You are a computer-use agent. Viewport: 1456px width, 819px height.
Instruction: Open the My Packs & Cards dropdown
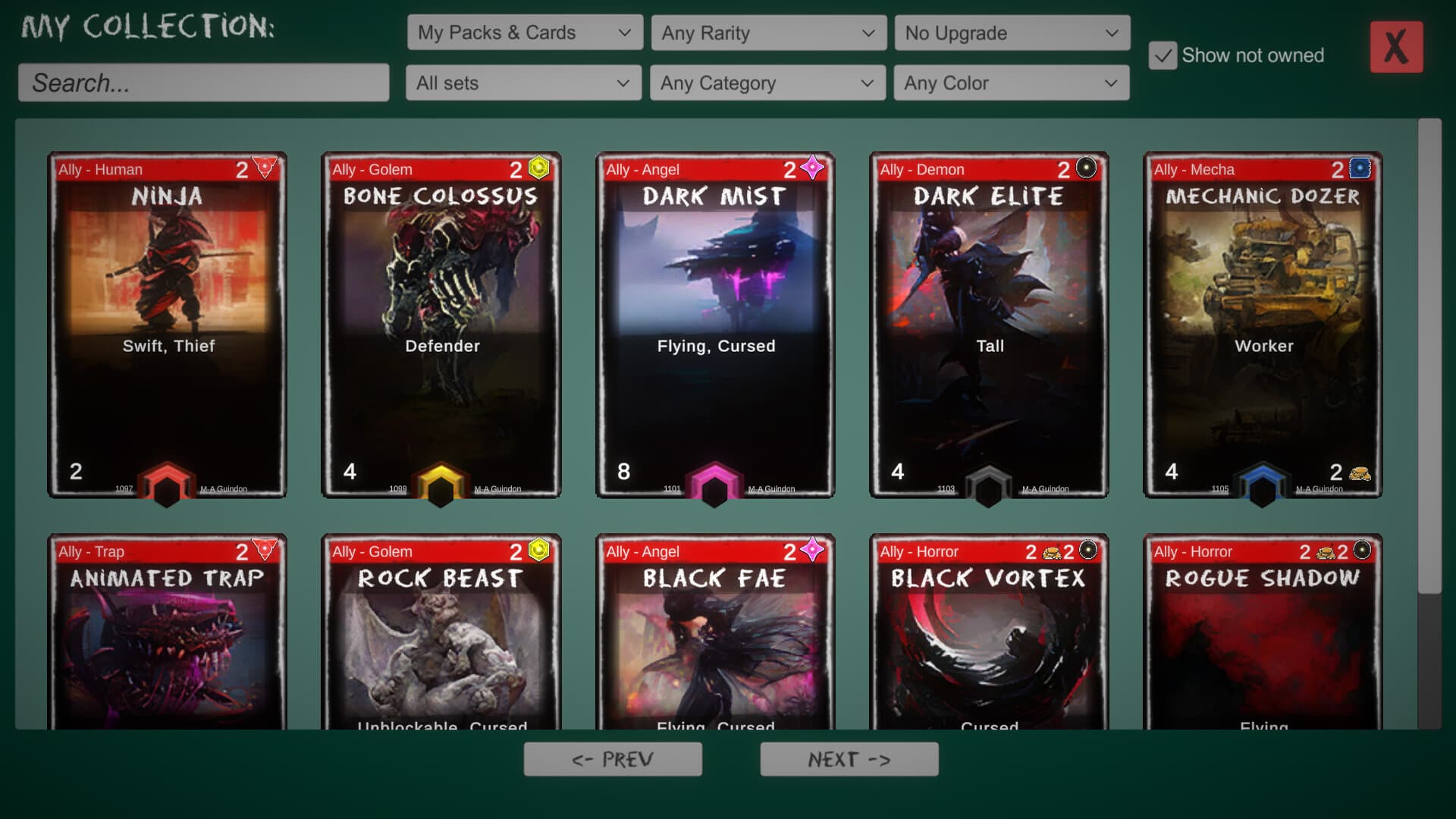tap(524, 33)
